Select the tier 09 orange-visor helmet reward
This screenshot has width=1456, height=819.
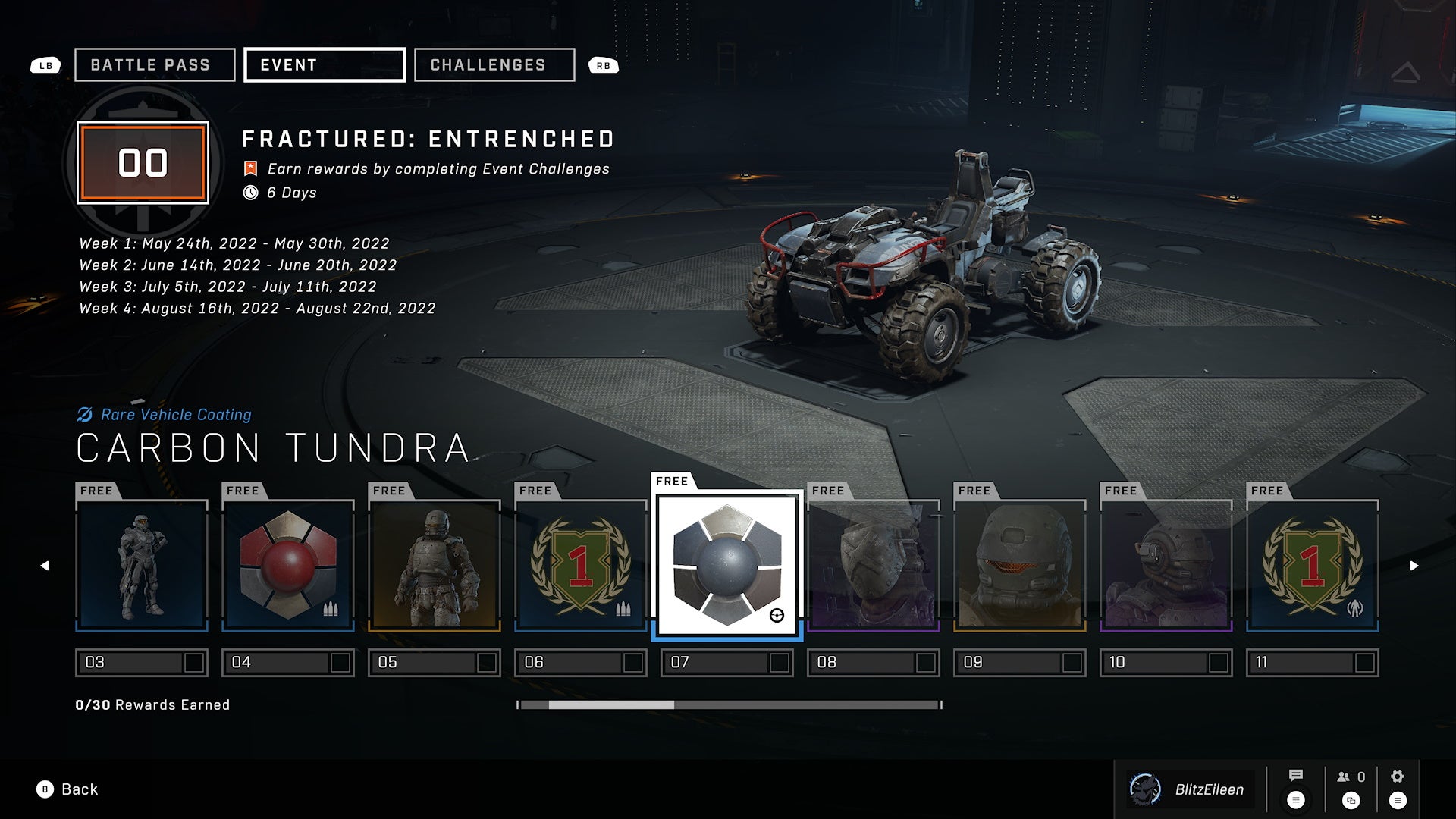tap(1020, 565)
